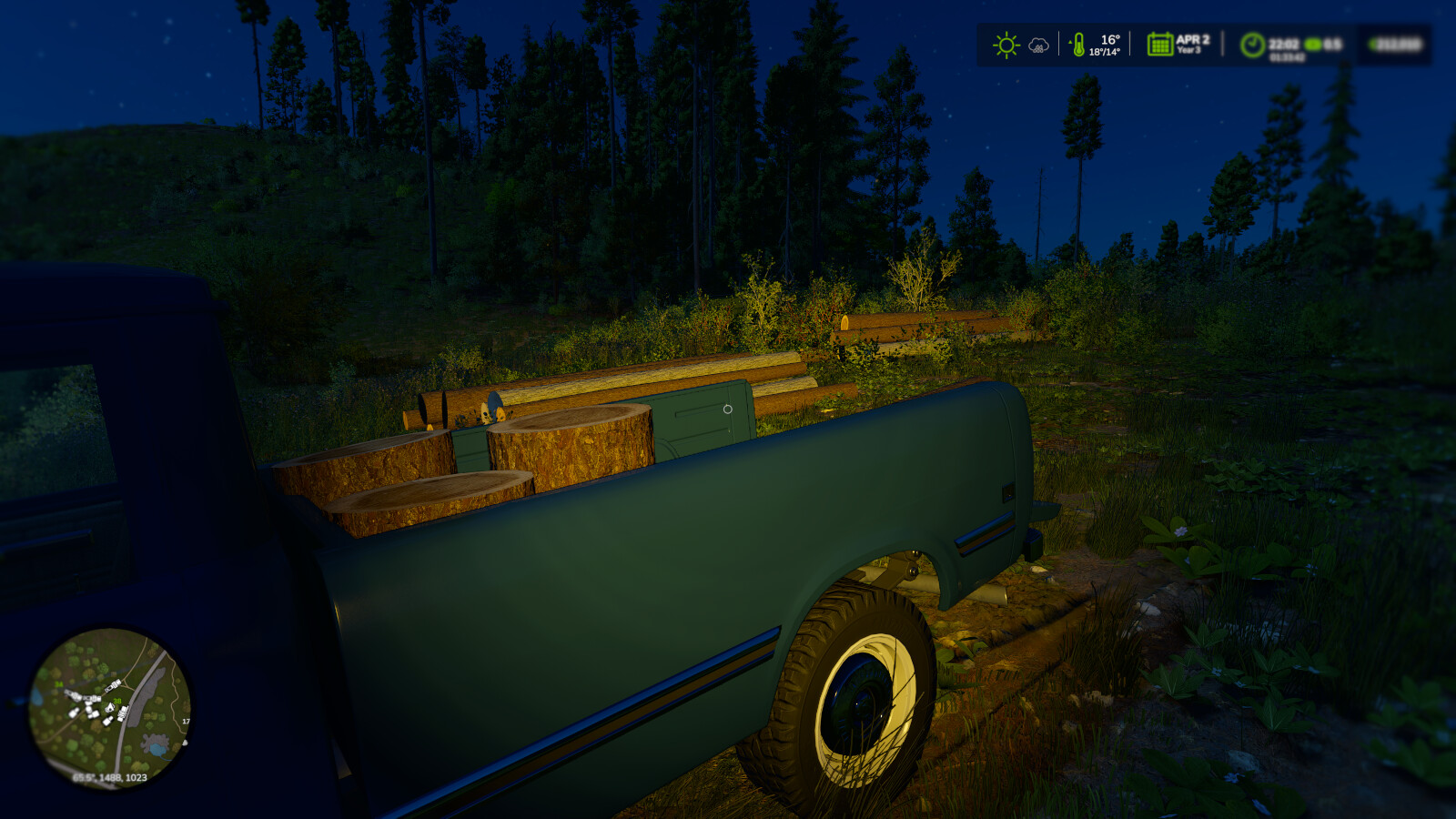Viewport: 1456px width, 819px height.
Task: Select field number 38 on the minimap
Action: click(116, 701)
